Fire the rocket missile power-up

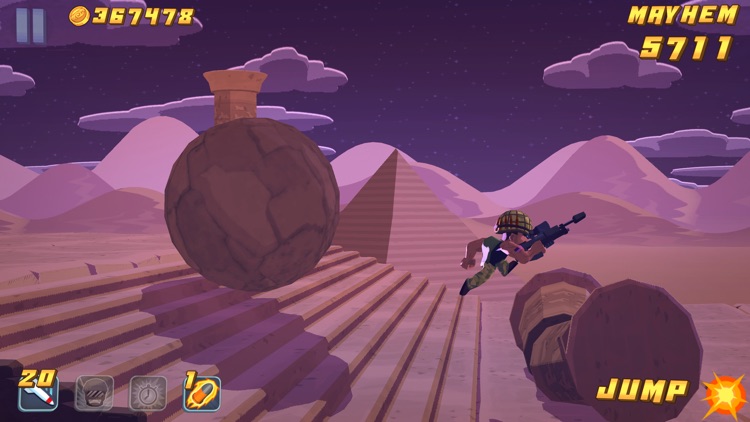coord(38,393)
